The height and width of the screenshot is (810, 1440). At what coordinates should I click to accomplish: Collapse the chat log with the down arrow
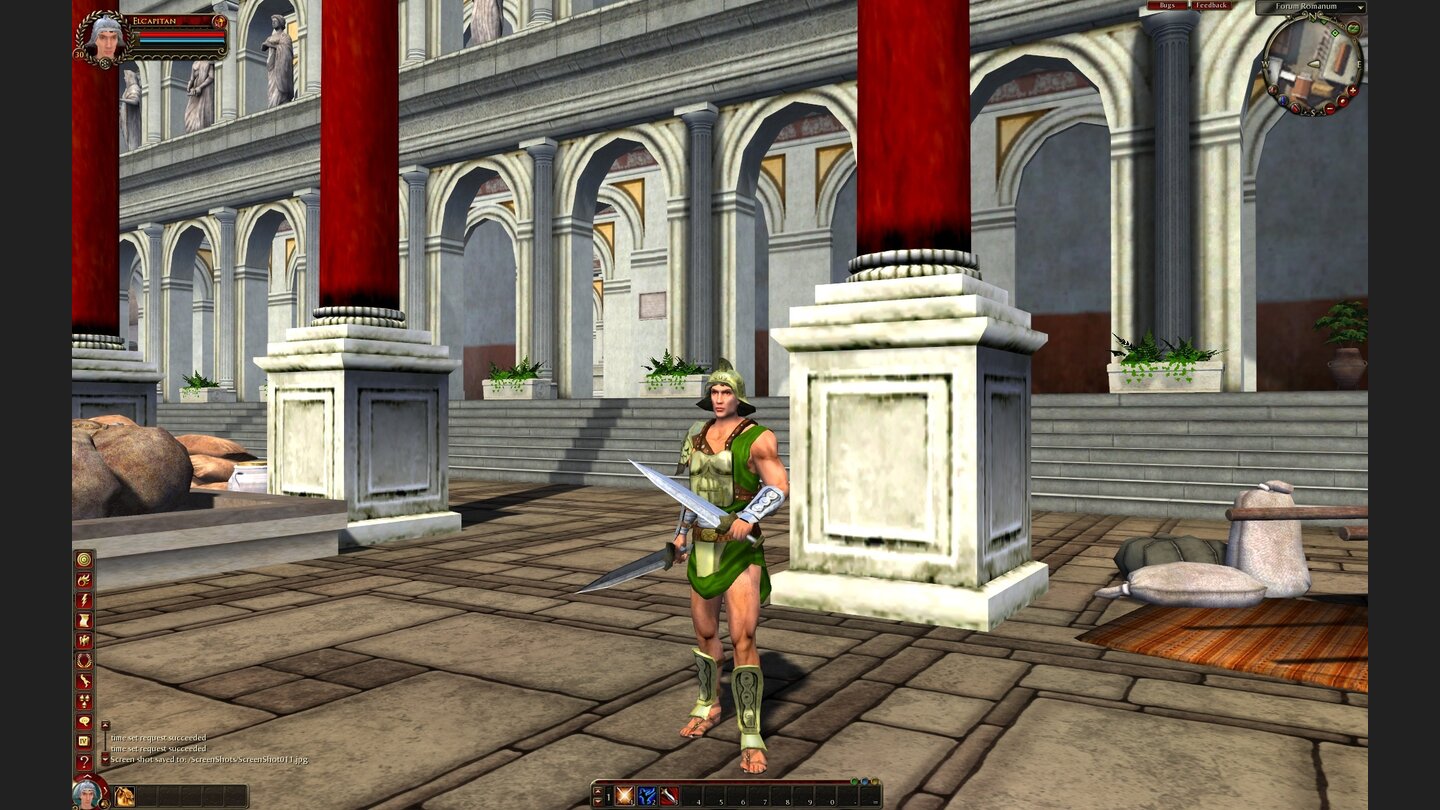[105, 758]
